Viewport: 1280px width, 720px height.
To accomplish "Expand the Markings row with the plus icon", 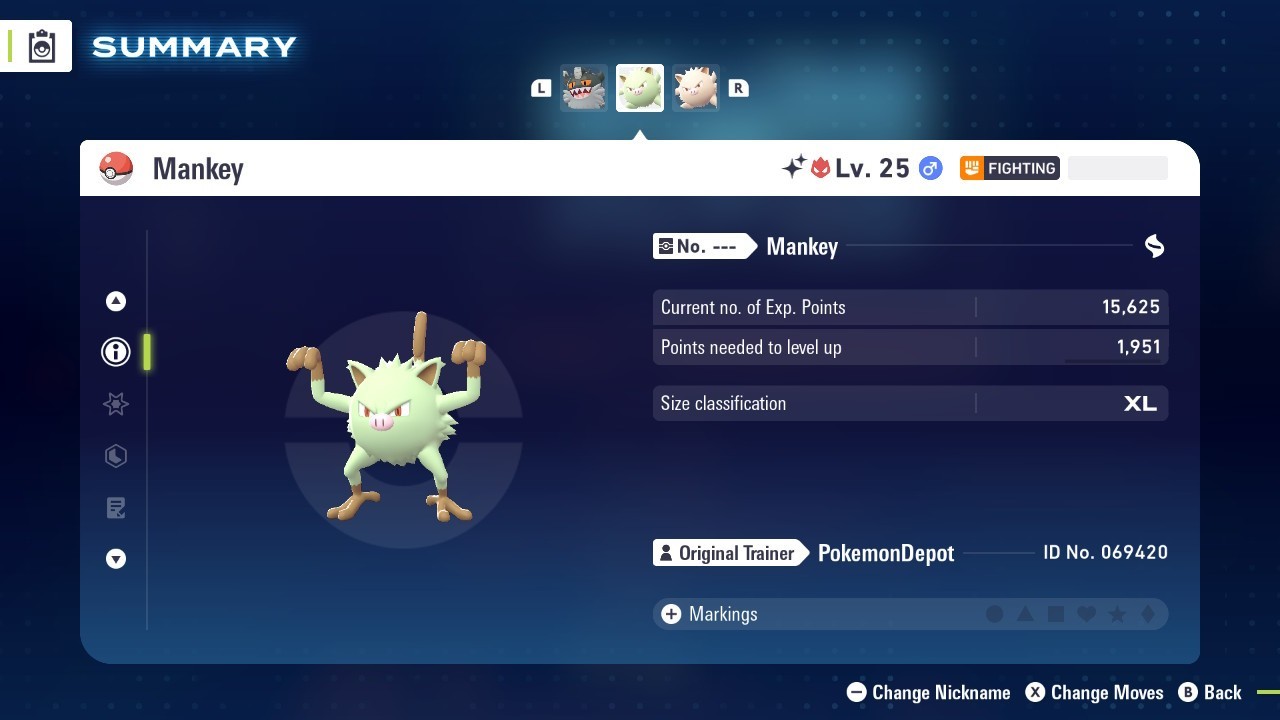I will pos(670,614).
